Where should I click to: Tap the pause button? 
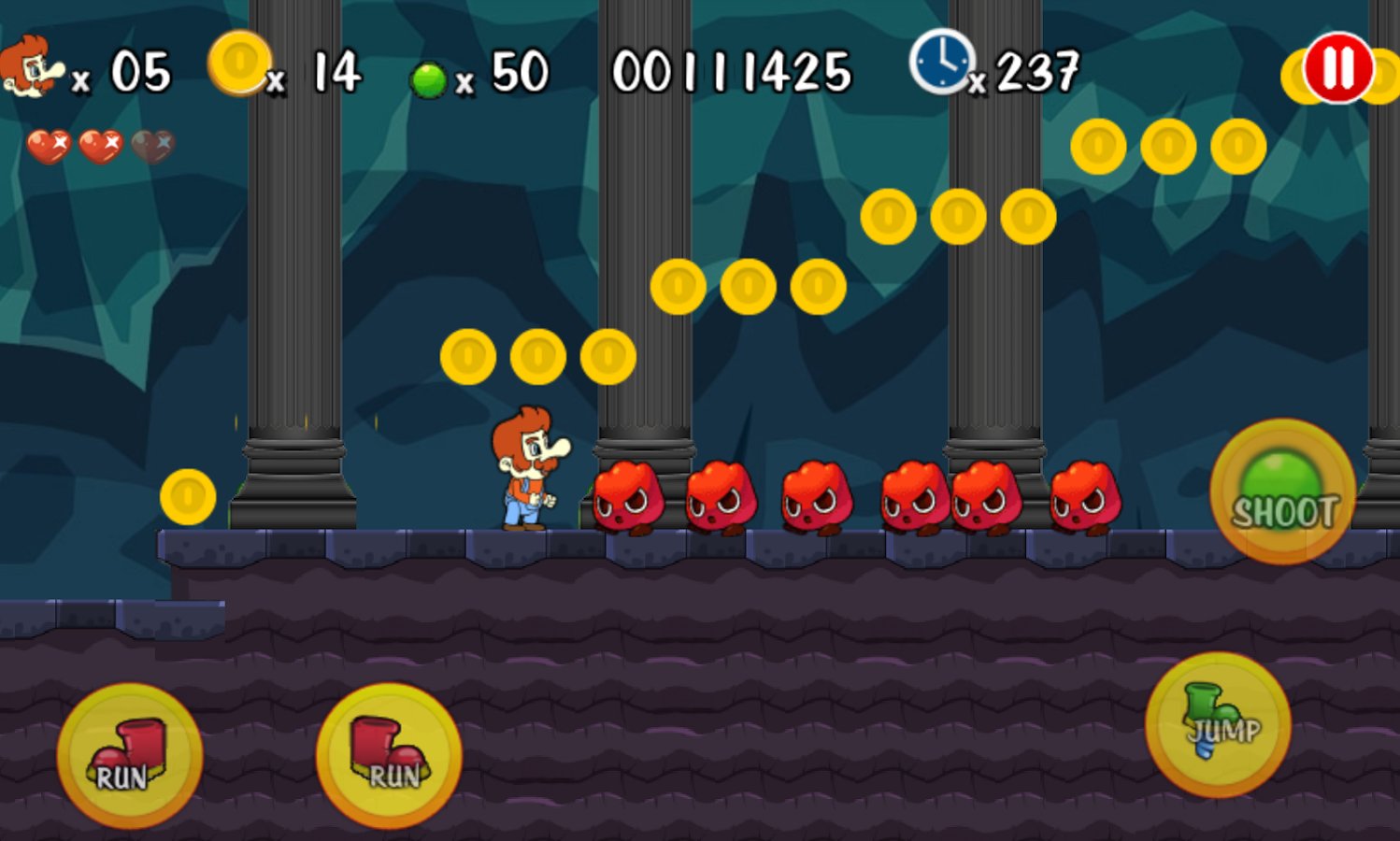1336,67
